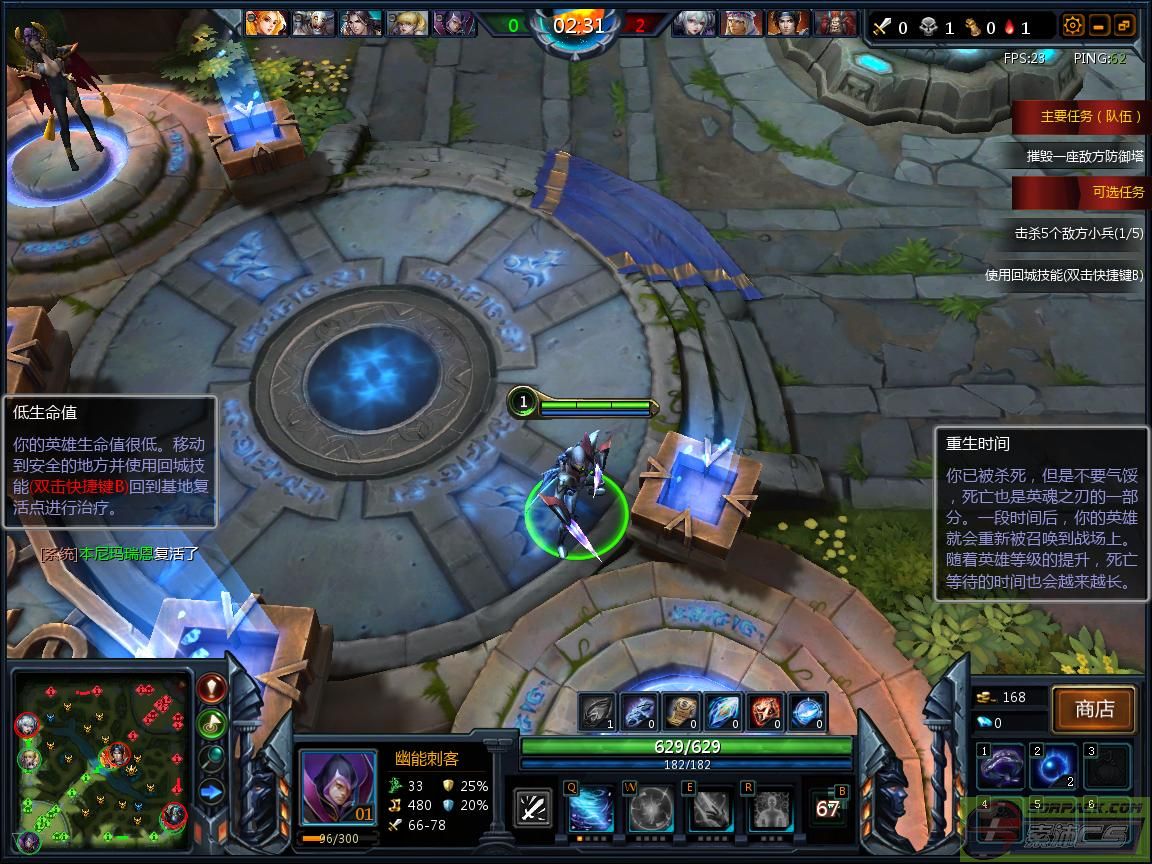The height and width of the screenshot is (864, 1152).
Task: Click the red exclamation alert ping button
Action: tap(211, 688)
